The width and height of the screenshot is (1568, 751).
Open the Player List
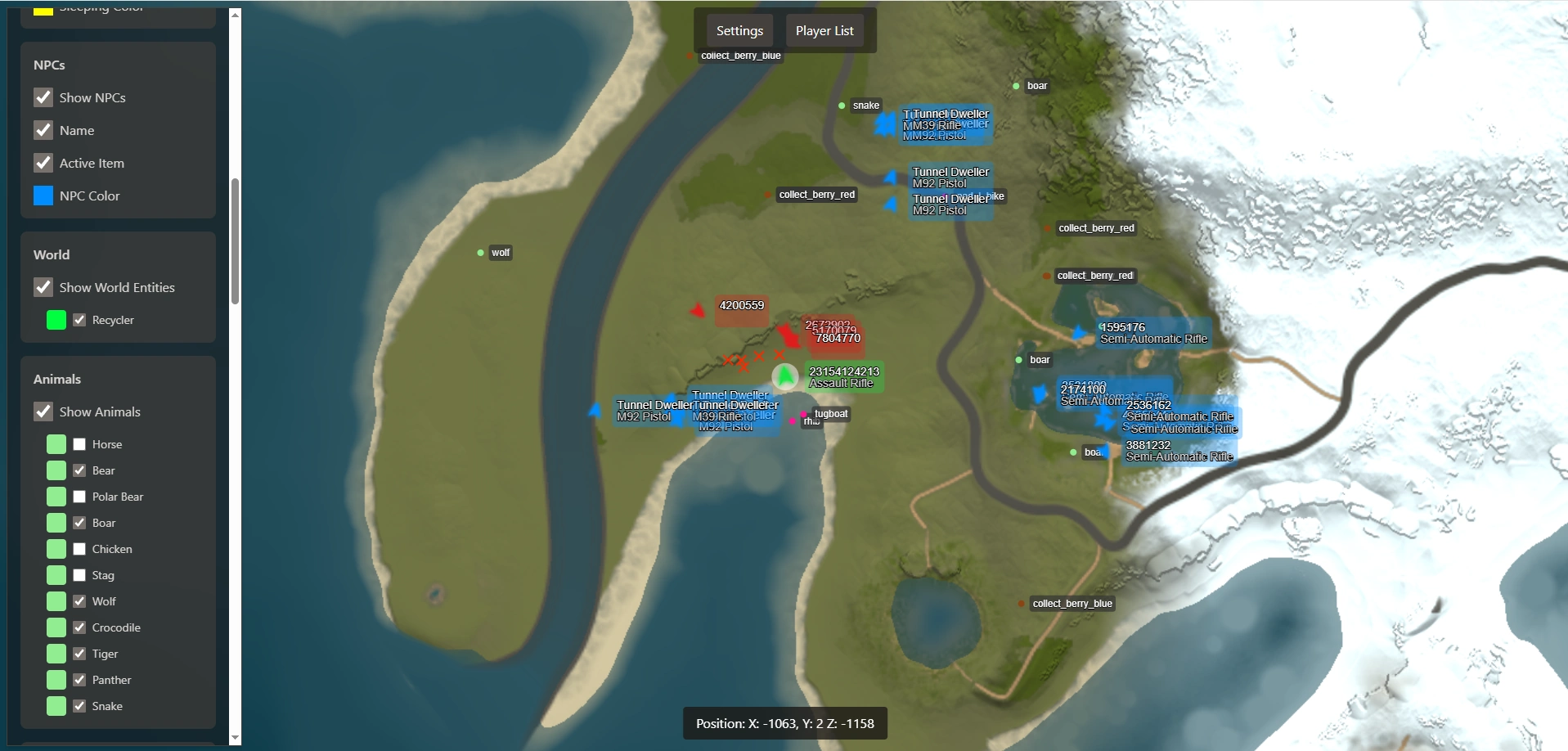click(824, 31)
